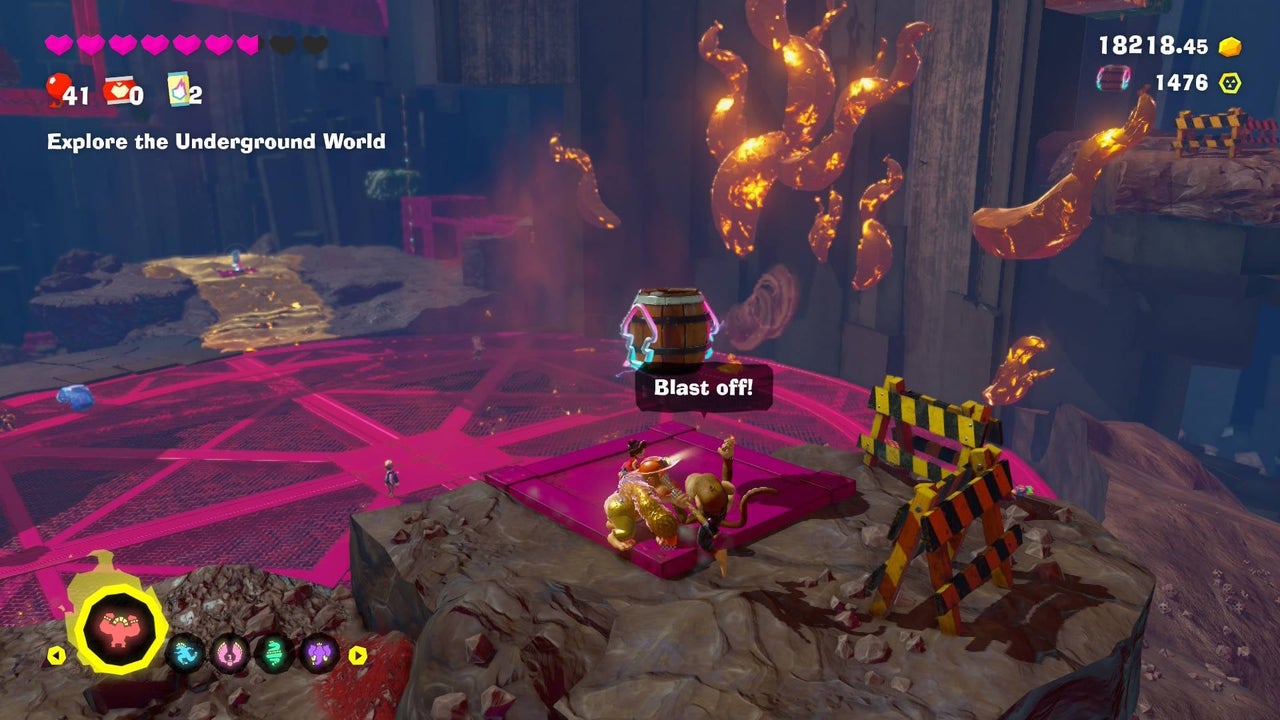Activate the pink Ostrich Bananza icon
This screenshot has height=720, width=1280.
point(231,654)
